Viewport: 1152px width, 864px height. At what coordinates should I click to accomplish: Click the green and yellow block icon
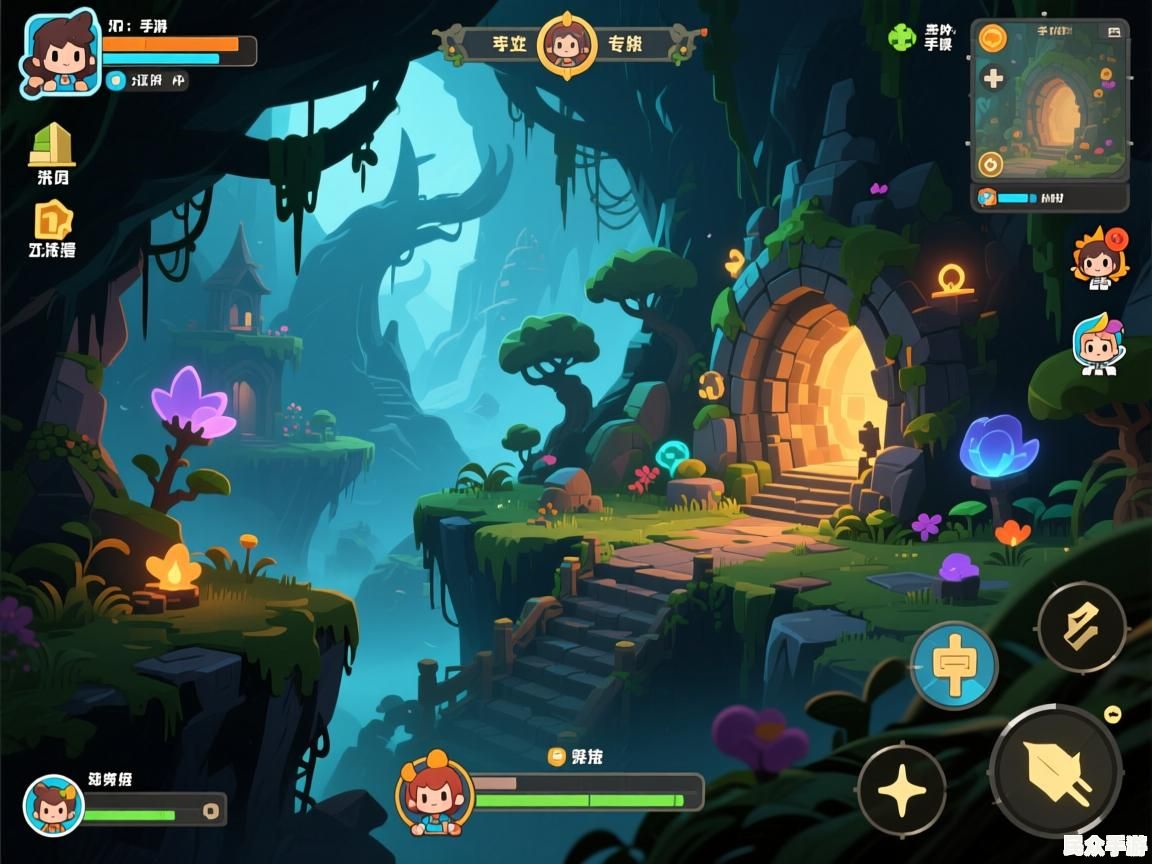click(51, 145)
